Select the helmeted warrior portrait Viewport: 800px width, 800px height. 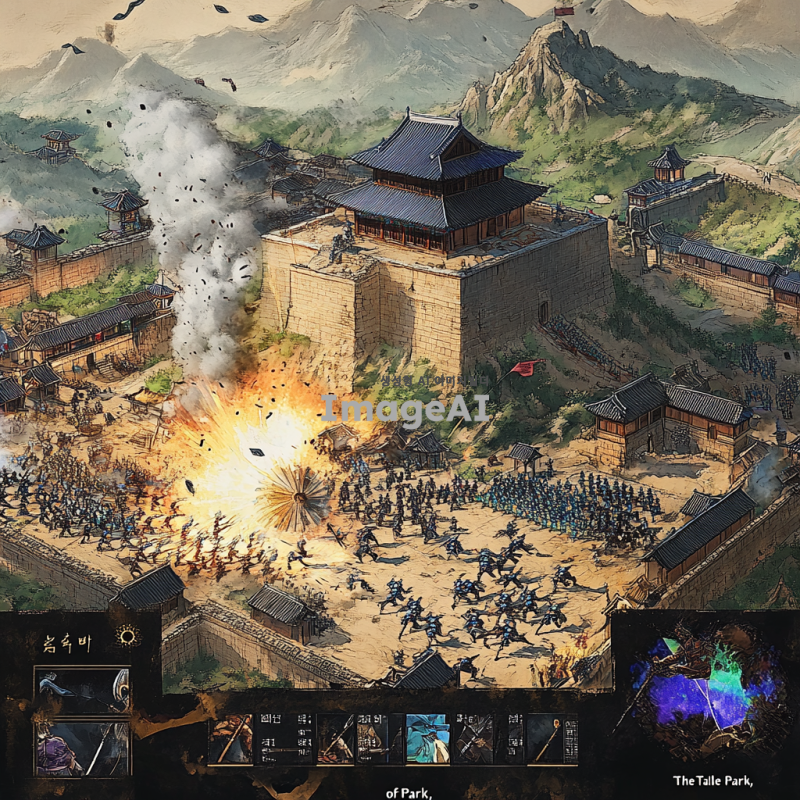[82, 691]
